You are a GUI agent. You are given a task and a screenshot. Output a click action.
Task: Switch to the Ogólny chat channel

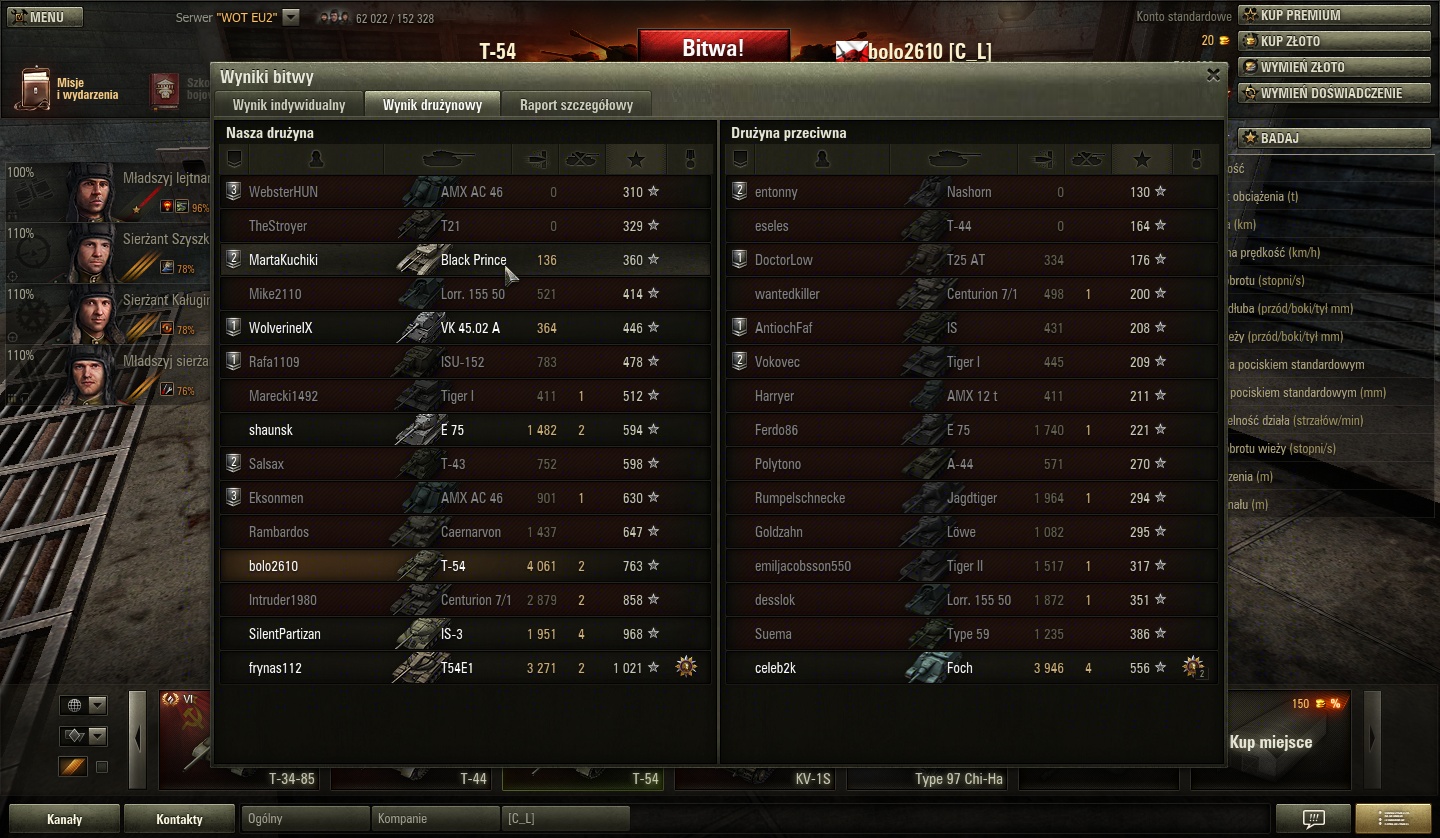point(306,819)
